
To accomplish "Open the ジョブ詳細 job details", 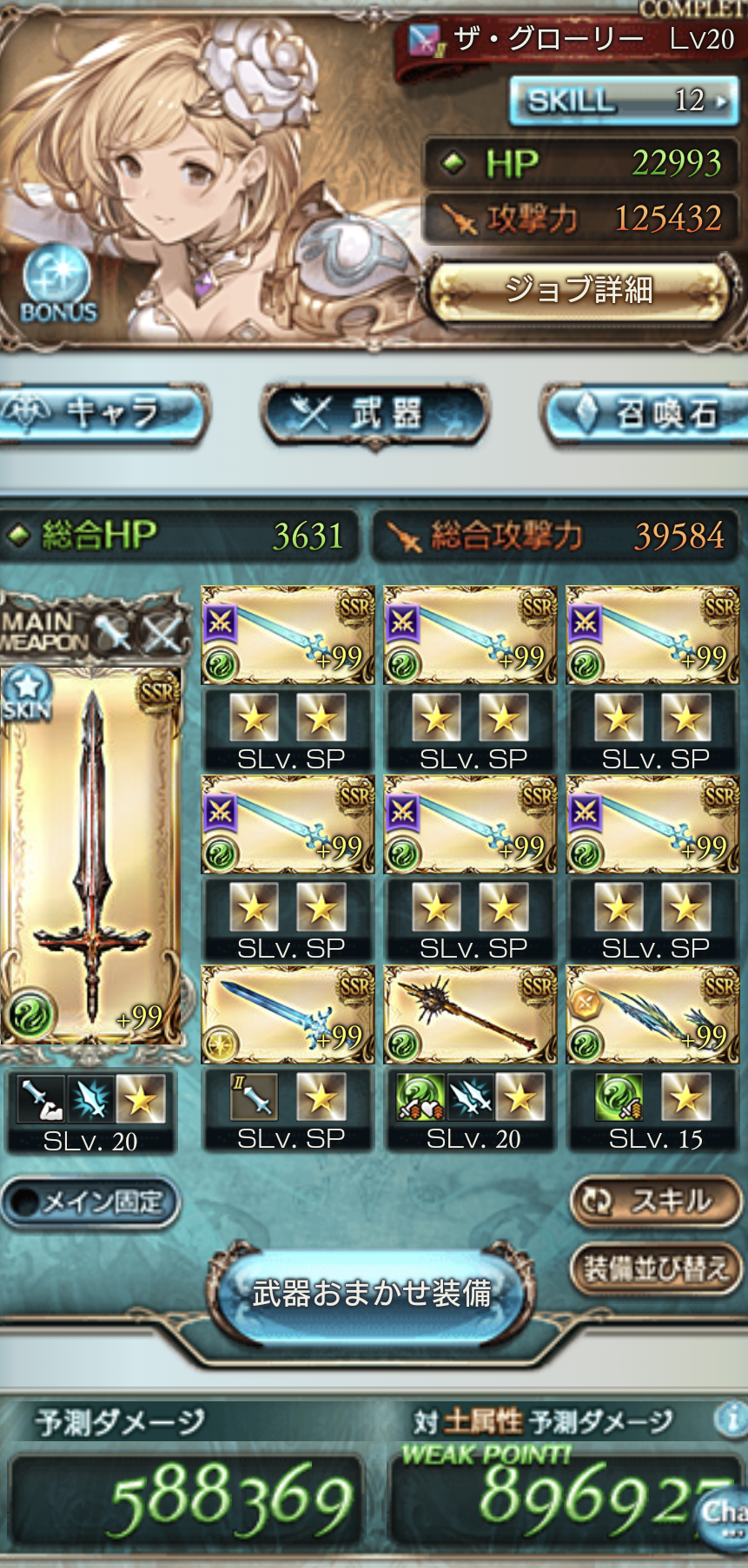I will pyautogui.click(x=579, y=290).
